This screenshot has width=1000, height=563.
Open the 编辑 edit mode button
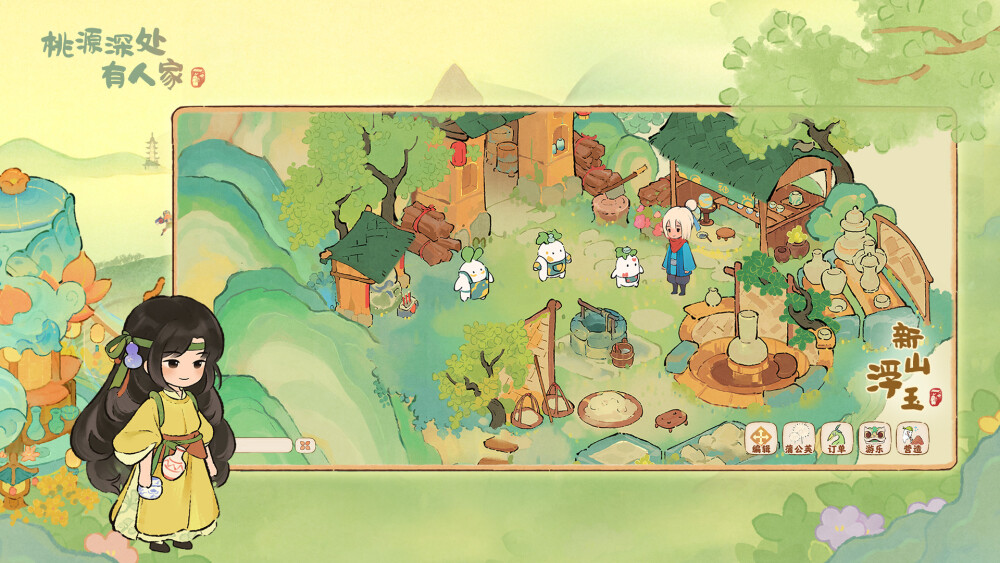click(x=762, y=438)
